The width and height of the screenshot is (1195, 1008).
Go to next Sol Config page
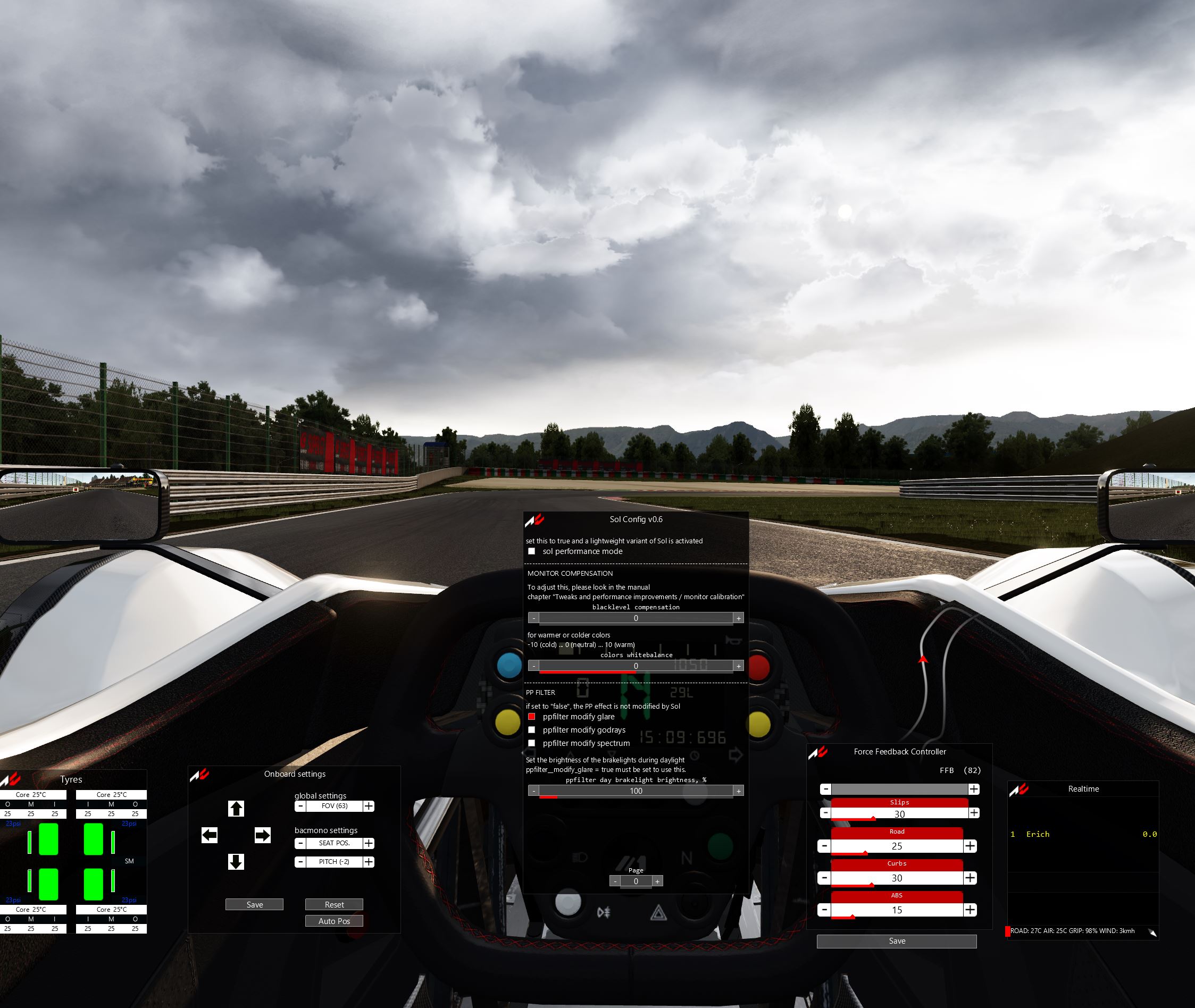(x=657, y=881)
